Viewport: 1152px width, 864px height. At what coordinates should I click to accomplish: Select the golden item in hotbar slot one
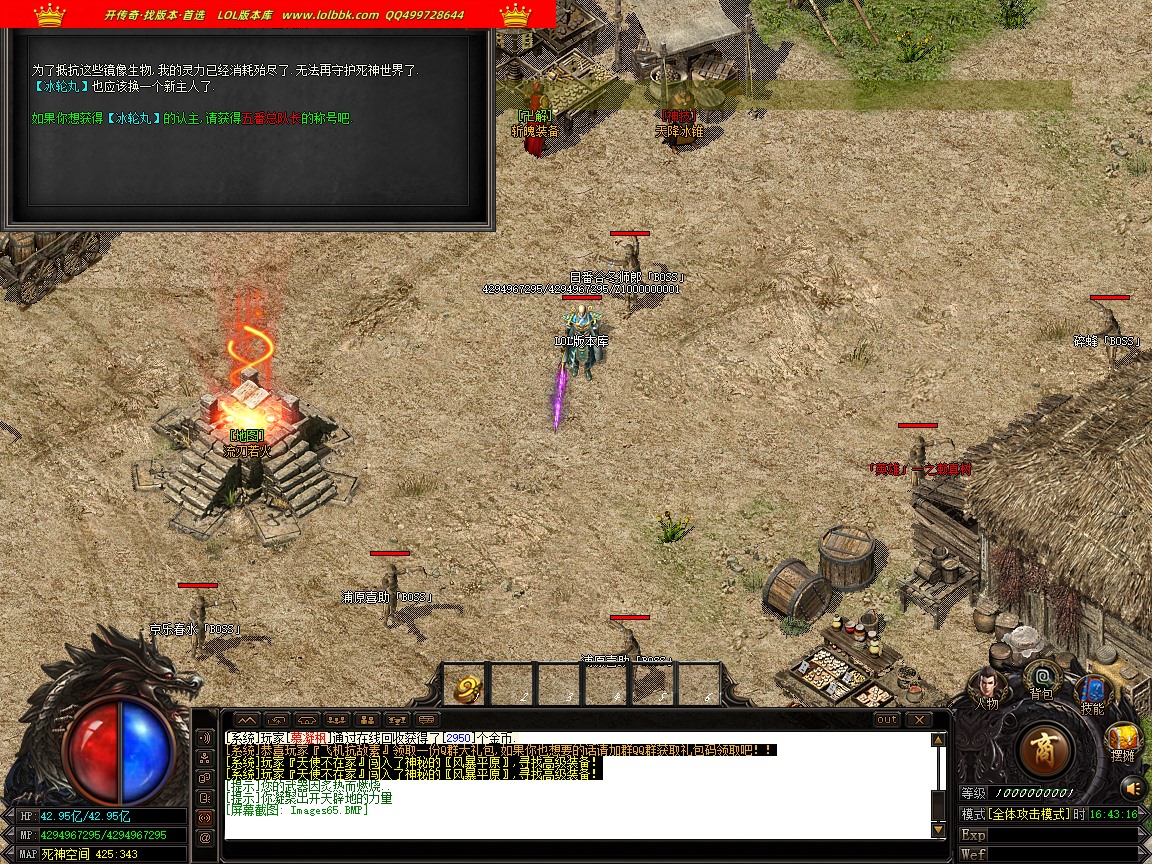tap(466, 687)
